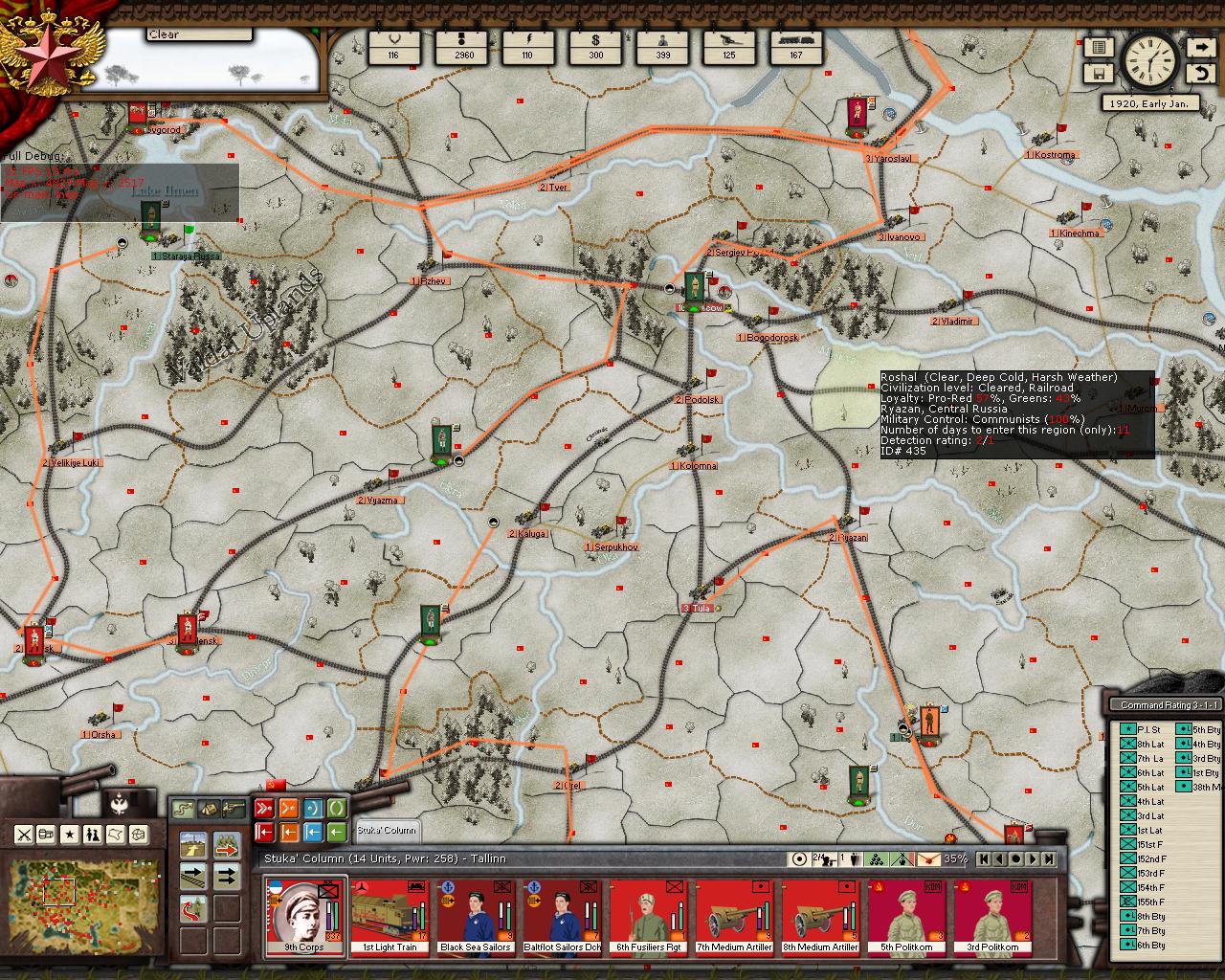The width and height of the screenshot is (1225, 980).
Task: Toggle the star map filter button
Action: [70, 835]
